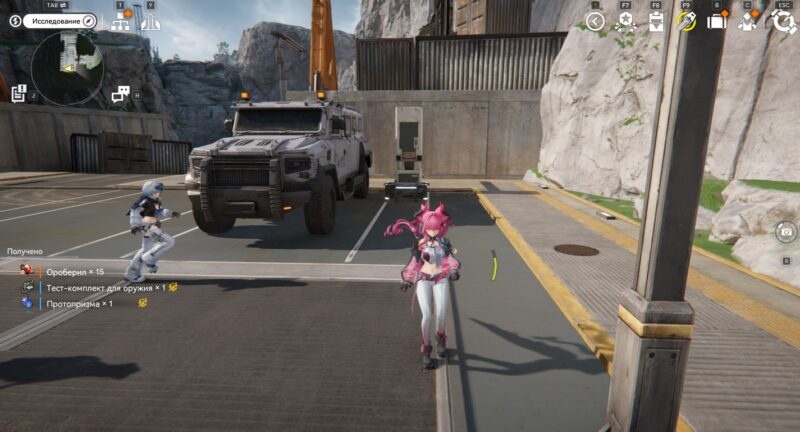Open the yellow-ringed icon in the top bar
The width and height of the screenshot is (800, 432).
[x=686, y=21]
